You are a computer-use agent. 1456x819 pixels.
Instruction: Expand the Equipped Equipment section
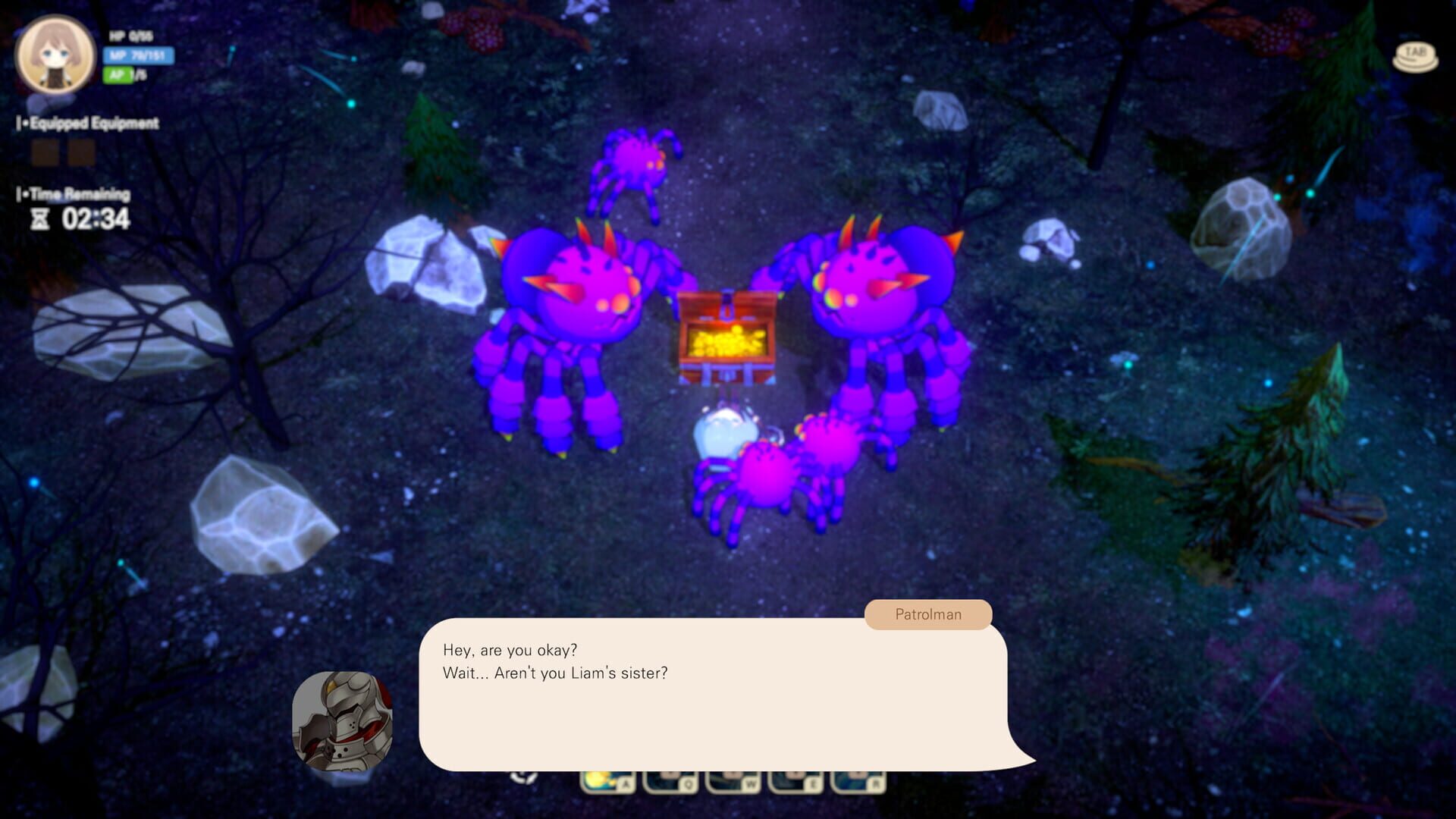[87, 122]
